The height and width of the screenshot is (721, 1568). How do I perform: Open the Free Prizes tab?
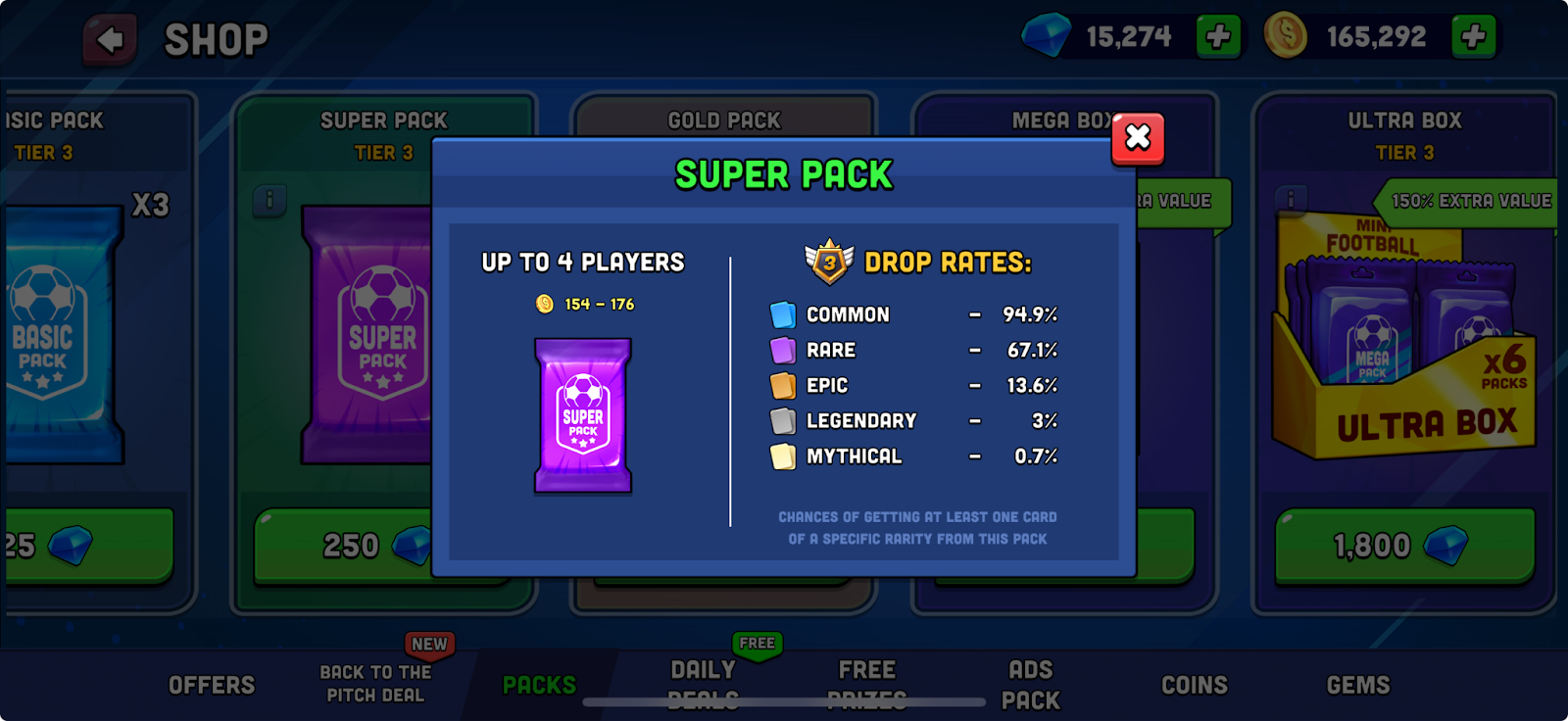[866, 684]
